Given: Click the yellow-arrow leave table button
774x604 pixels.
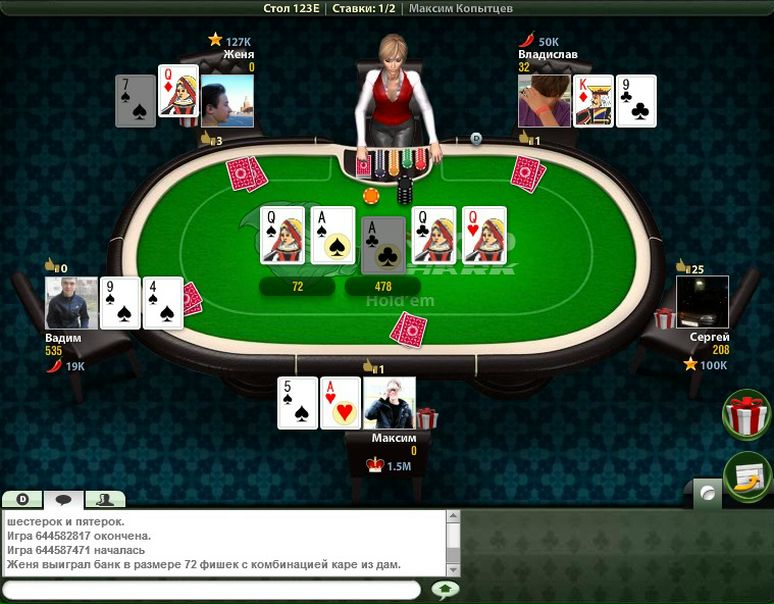Looking at the screenshot, I should (x=745, y=477).
